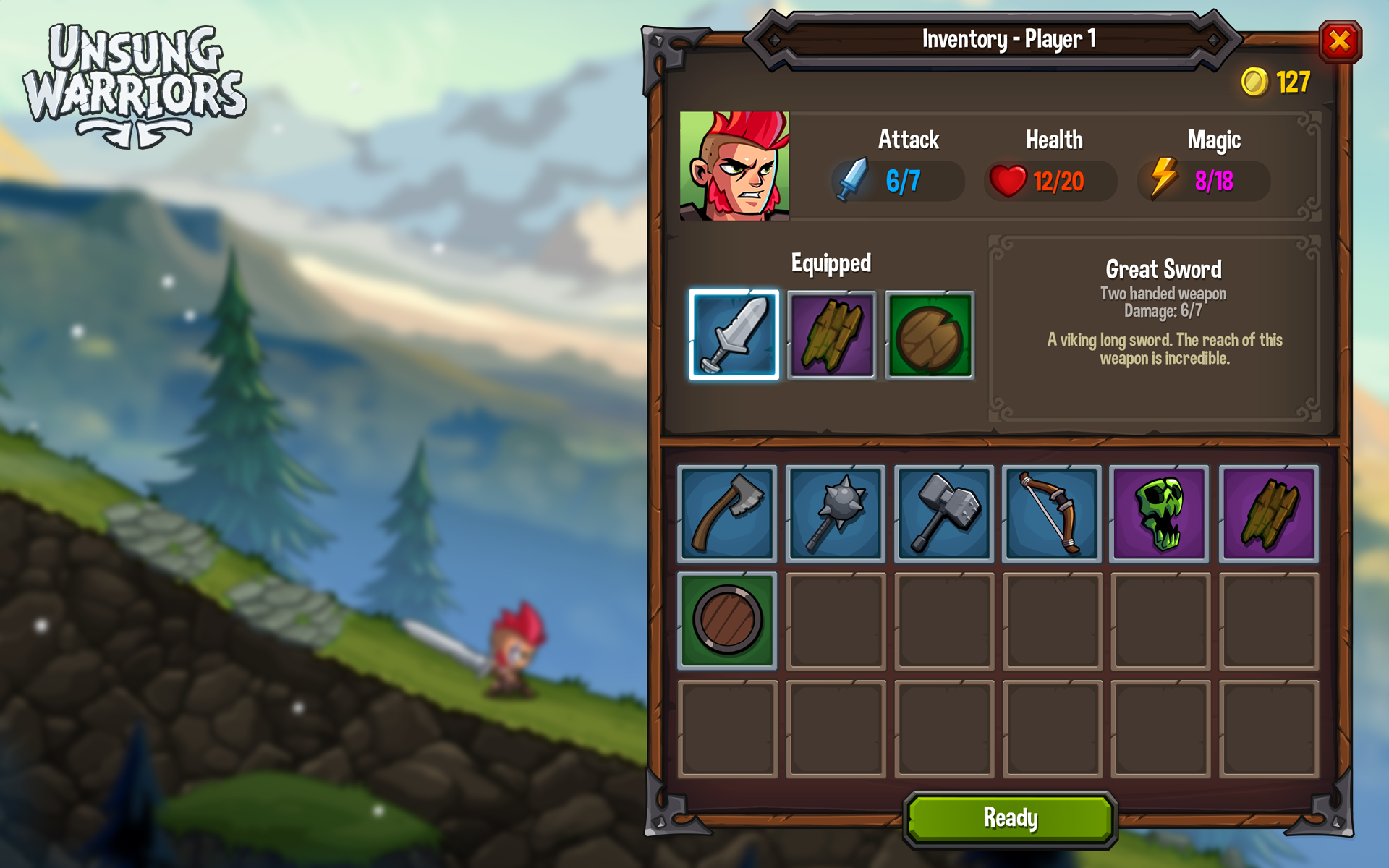Confirm loadout with the Ready button
The height and width of the screenshot is (868, 1389).
pos(1010,818)
